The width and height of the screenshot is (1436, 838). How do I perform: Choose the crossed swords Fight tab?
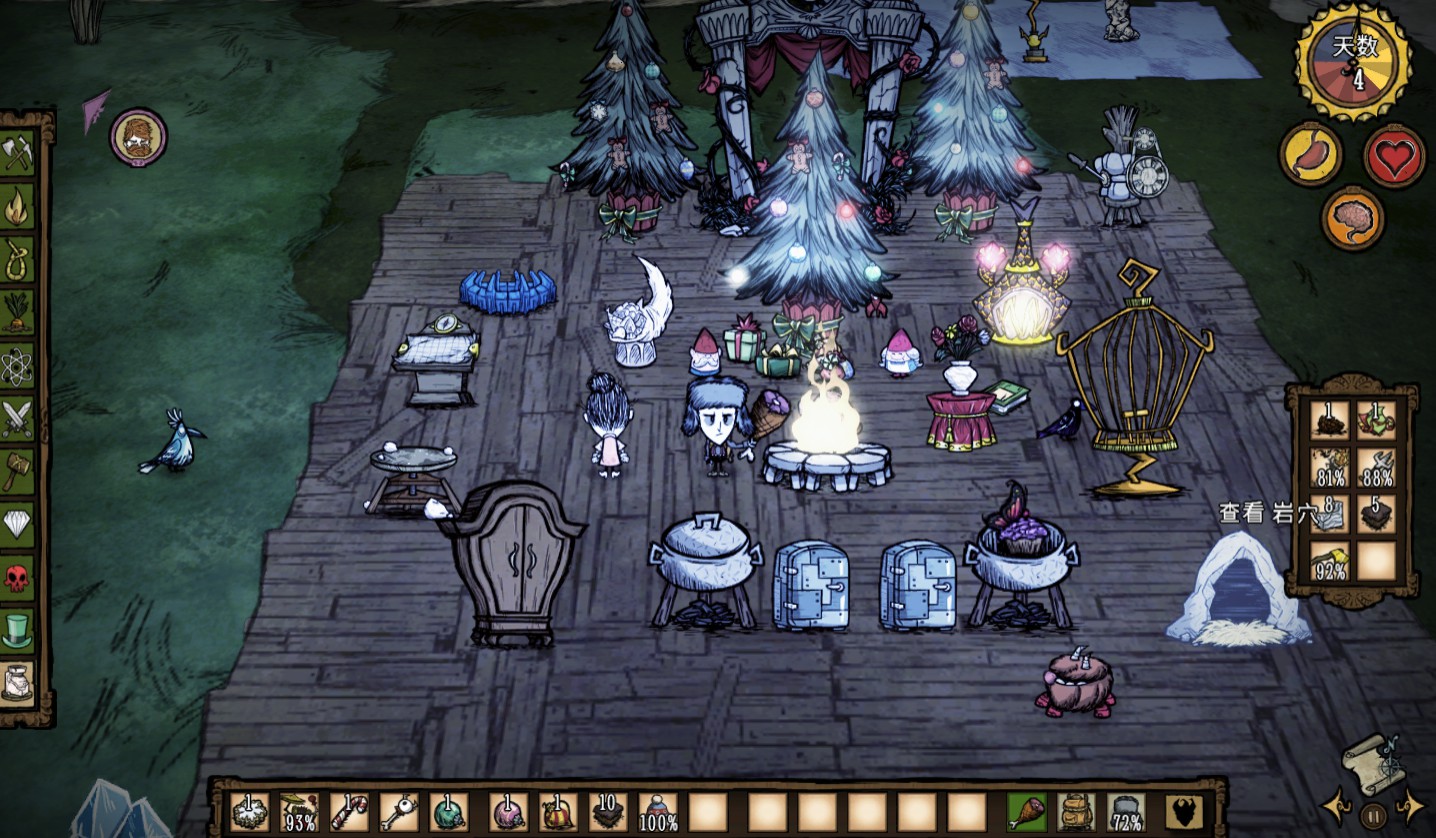coord(18,418)
